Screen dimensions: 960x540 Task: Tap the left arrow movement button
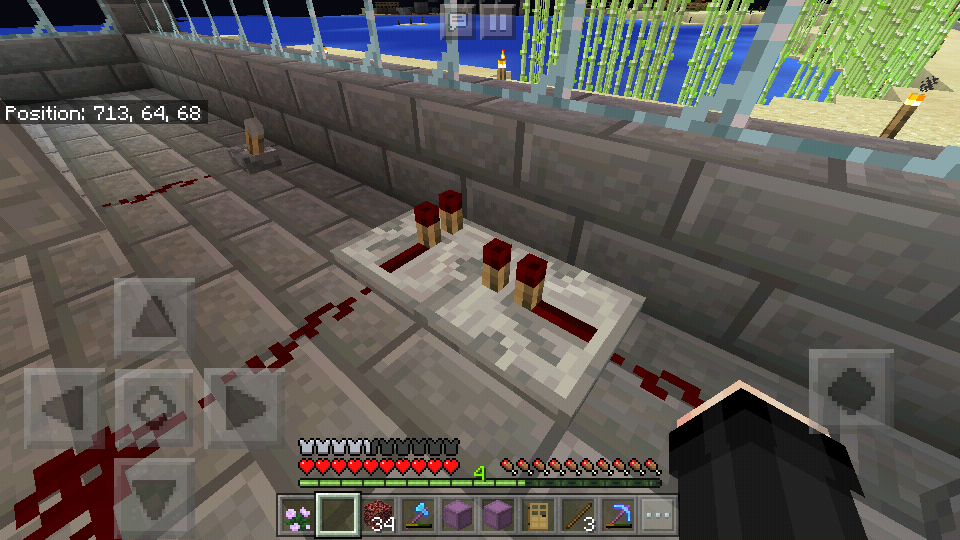(63, 407)
